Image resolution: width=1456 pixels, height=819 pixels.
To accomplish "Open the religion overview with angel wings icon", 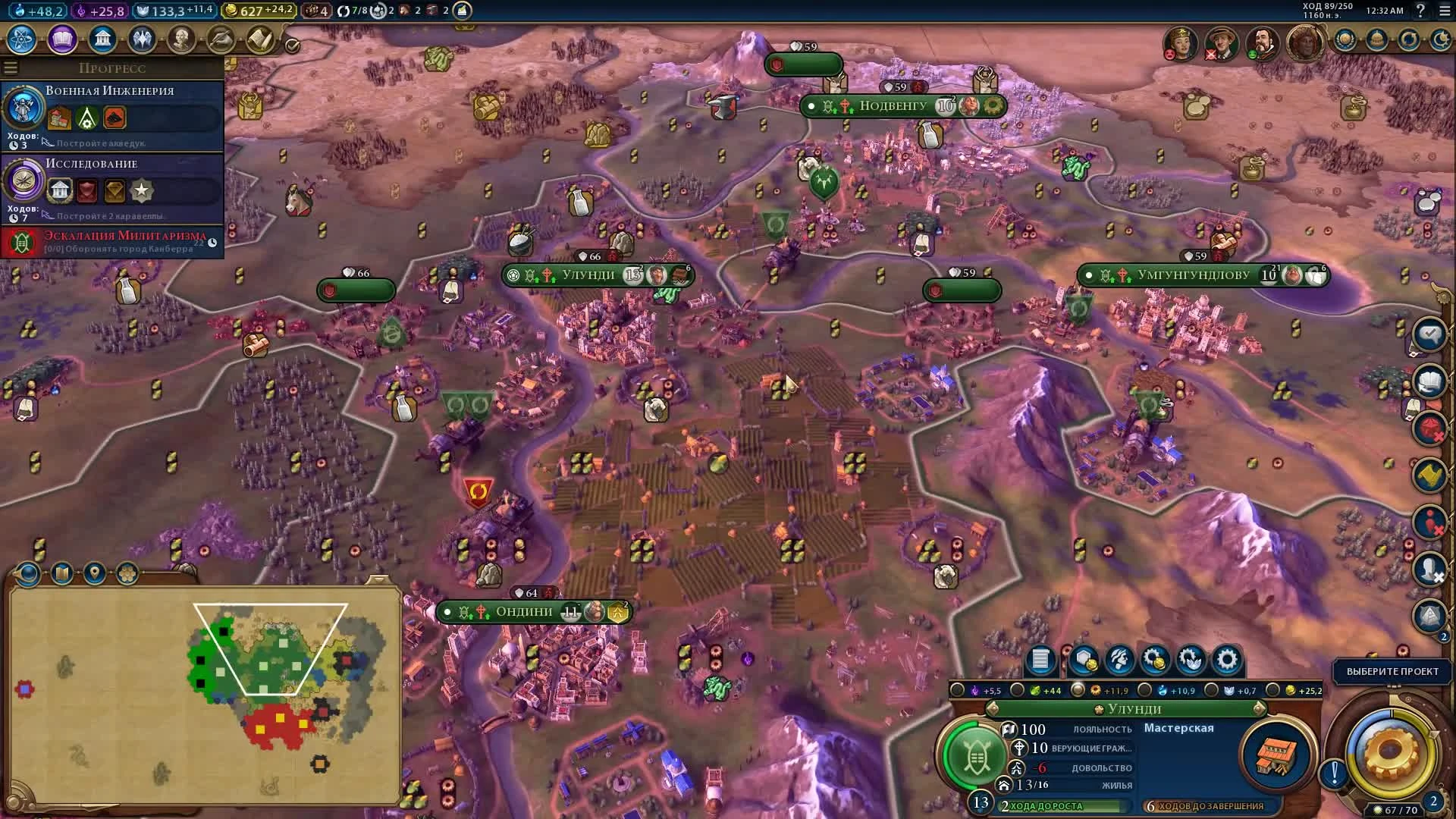I will 143,39.
